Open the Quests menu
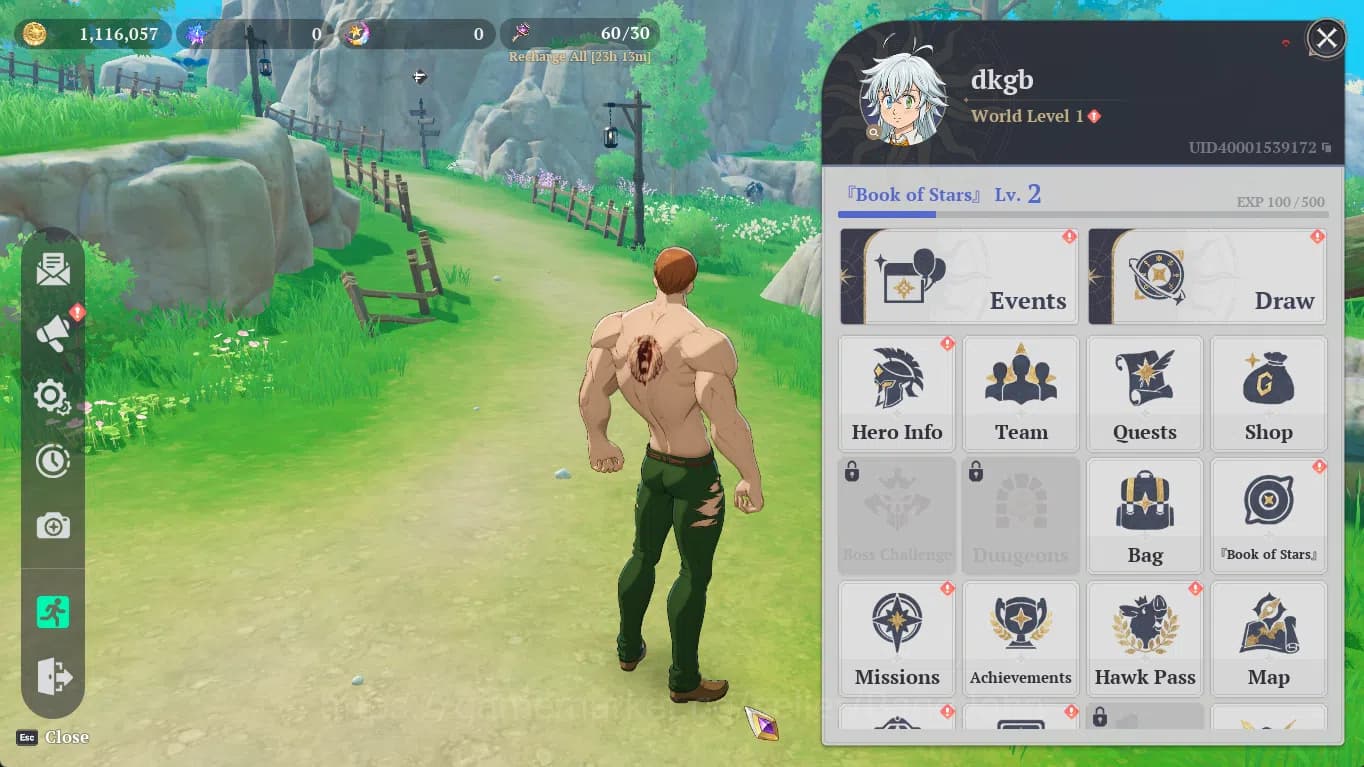This screenshot has width=1364, height=767. click(x=1145, y=394)
